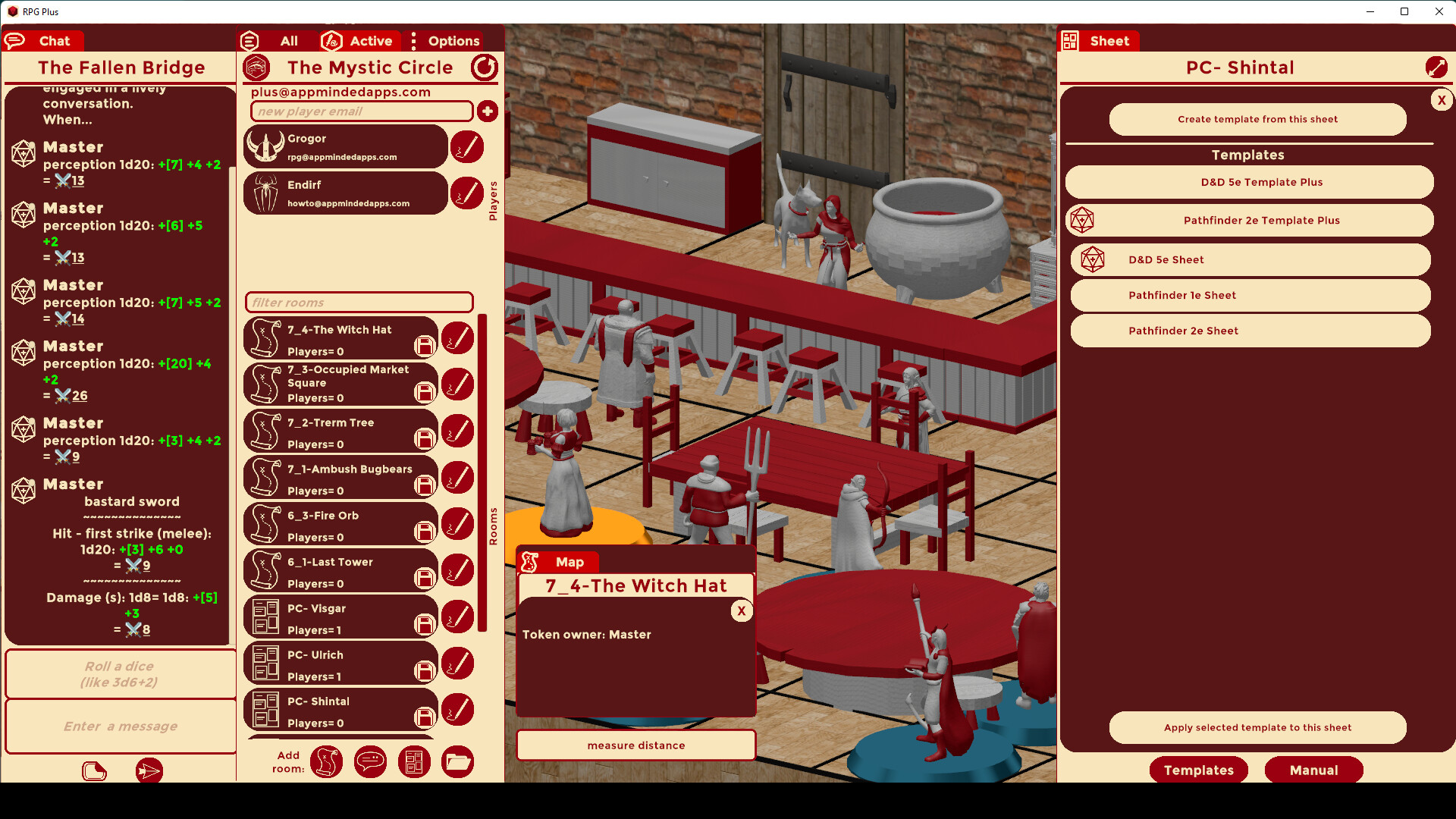This screenshot has height=819, width=1456.
Task: Apply selected template to this sheet
Action: tap(1257, 727)
